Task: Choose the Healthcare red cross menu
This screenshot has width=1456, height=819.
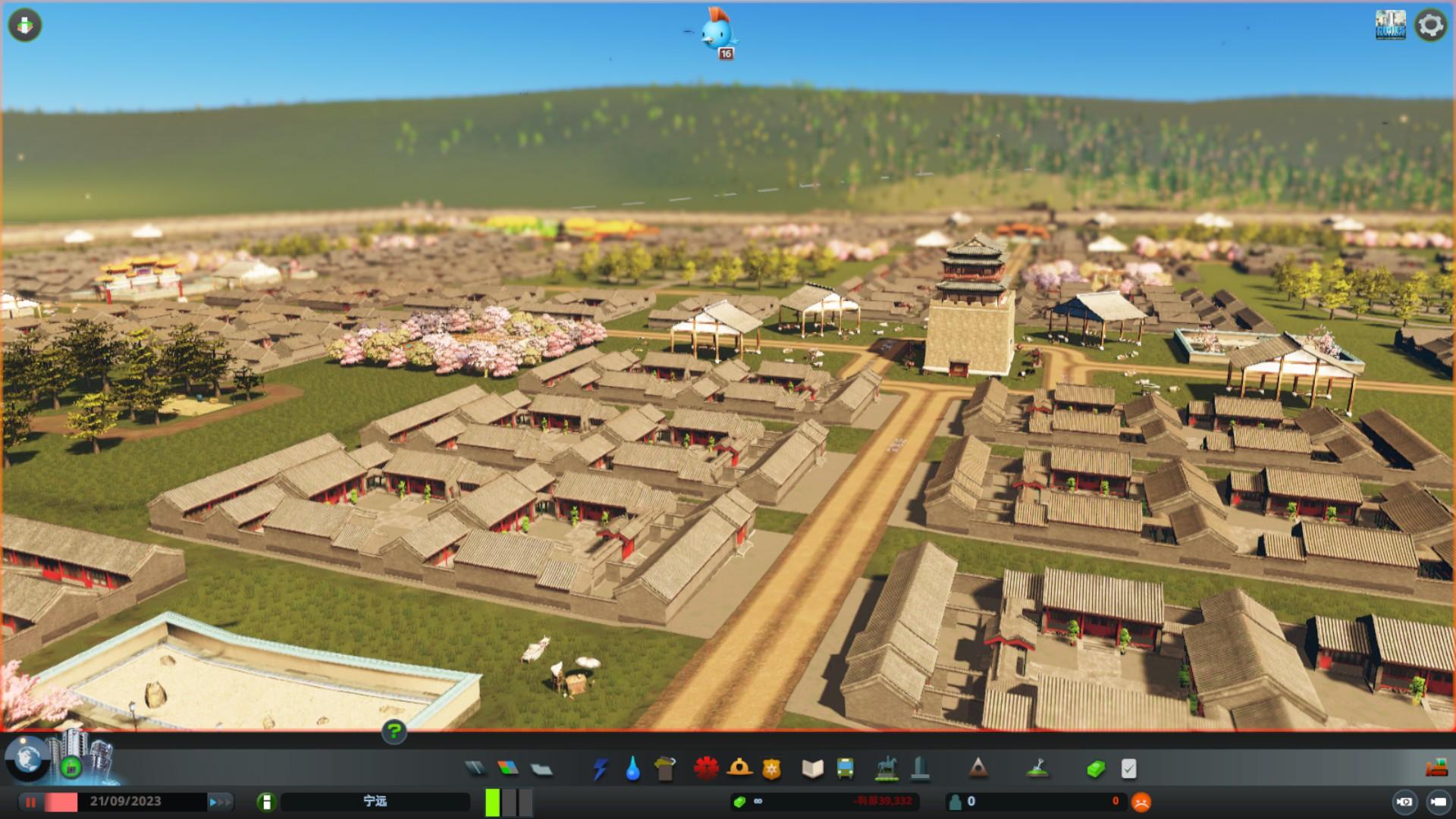Action: click(706, 769)
